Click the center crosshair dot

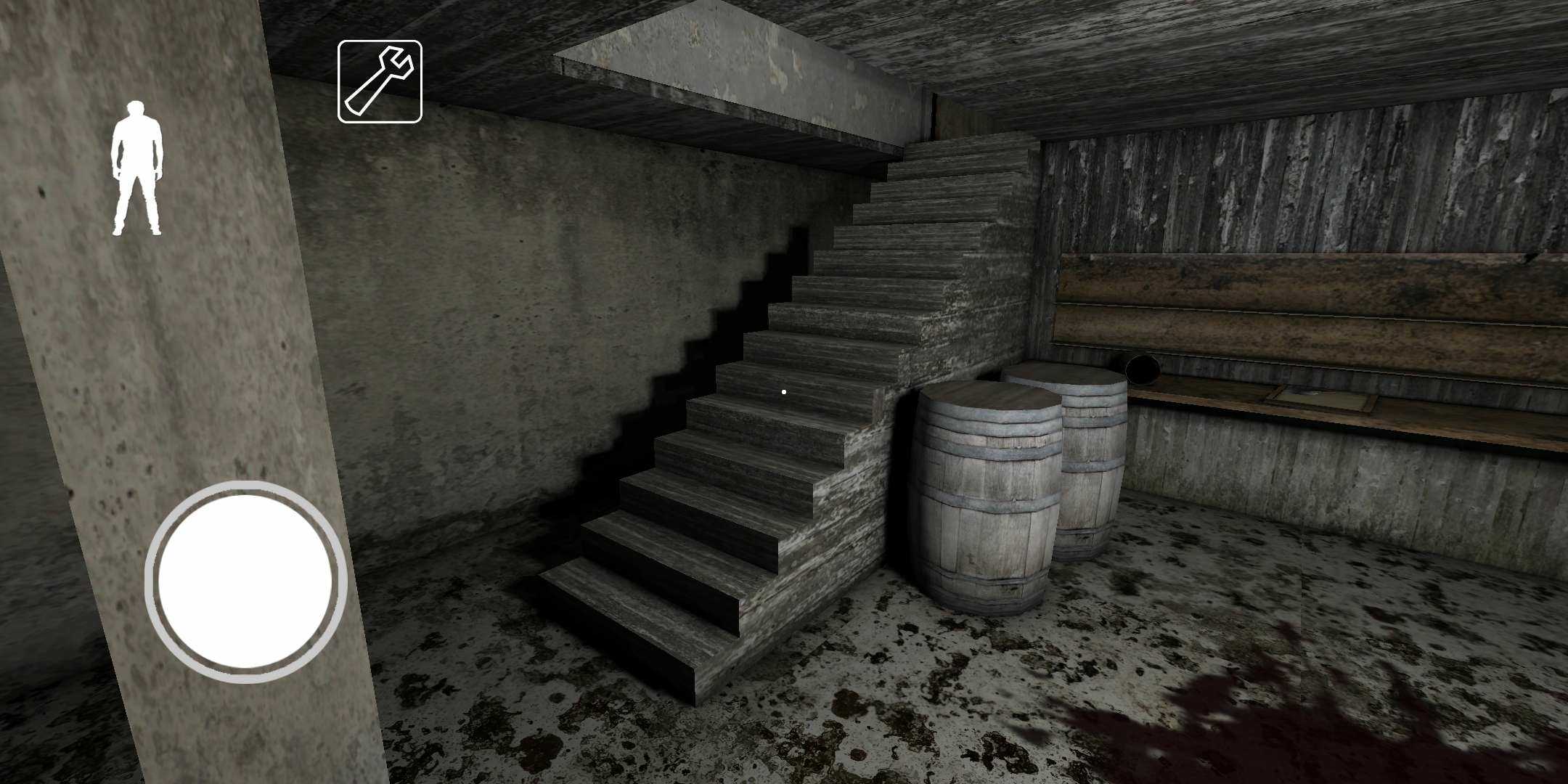pyautogui.click(x=784, y=391)
